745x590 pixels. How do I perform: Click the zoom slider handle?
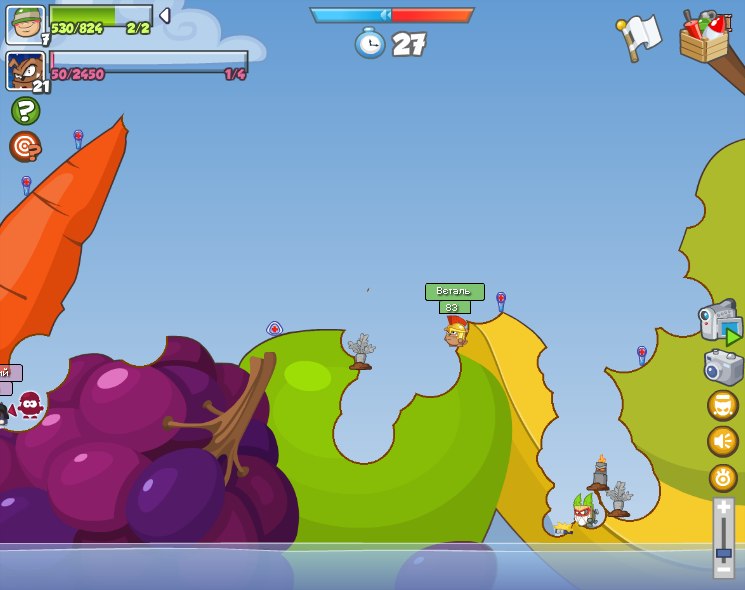click(x=723, y=552)
